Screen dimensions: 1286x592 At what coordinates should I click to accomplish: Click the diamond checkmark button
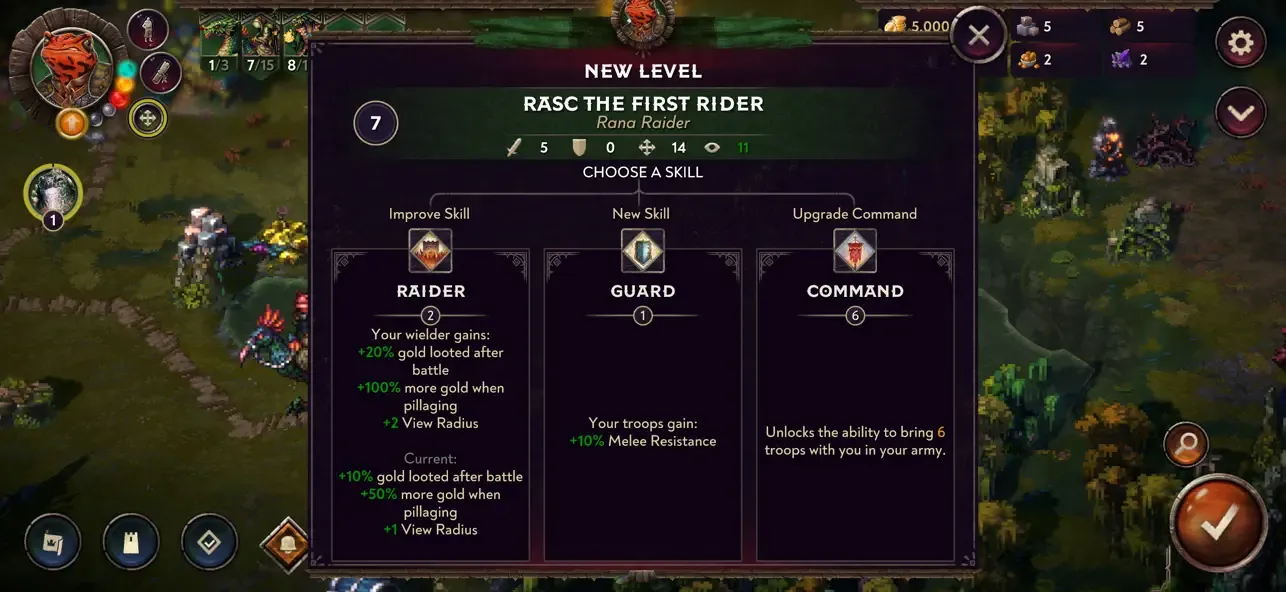209,542
